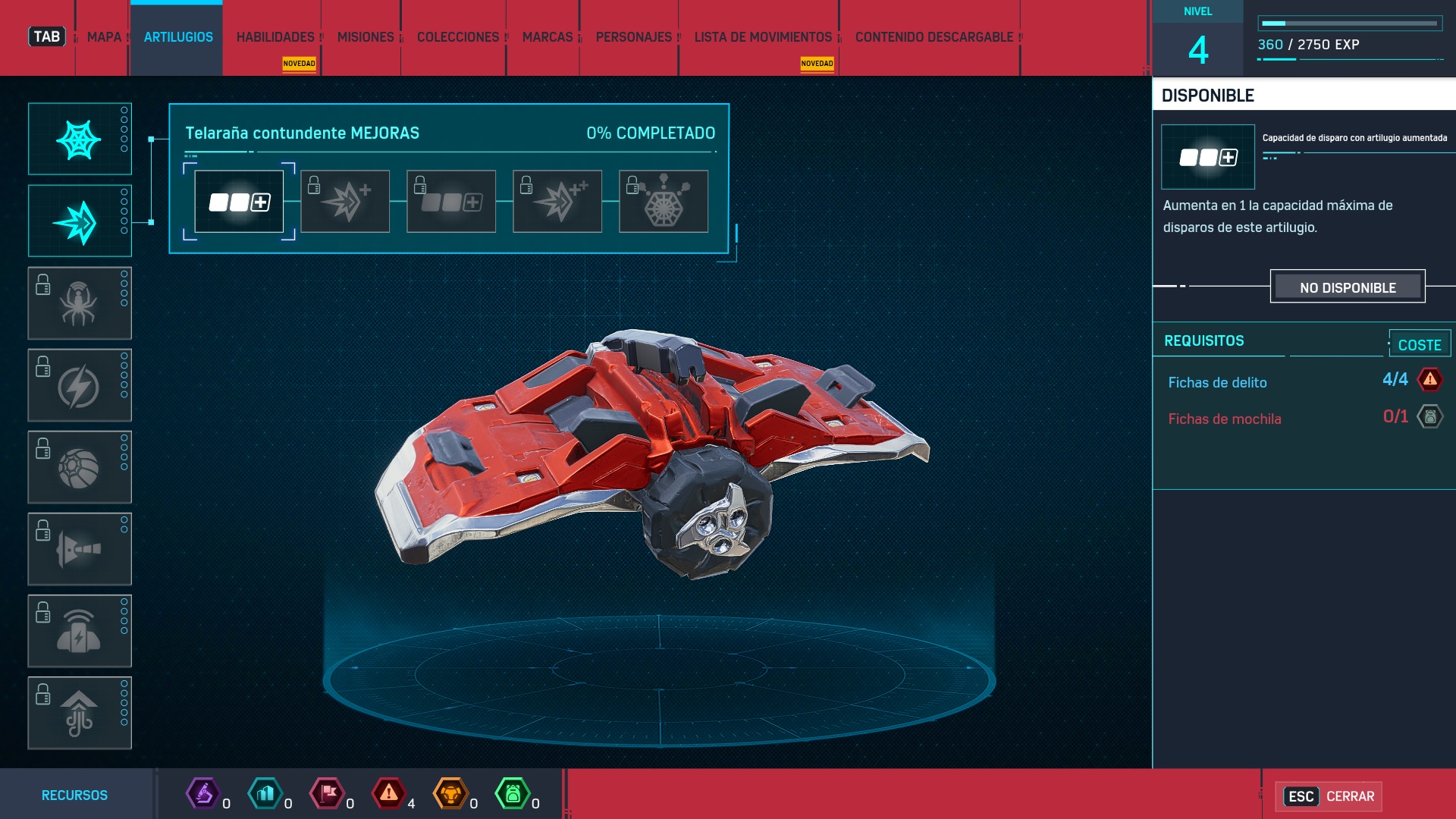
Task: Select the web shooter gadget slot
Action: click(x=80, y=140)
